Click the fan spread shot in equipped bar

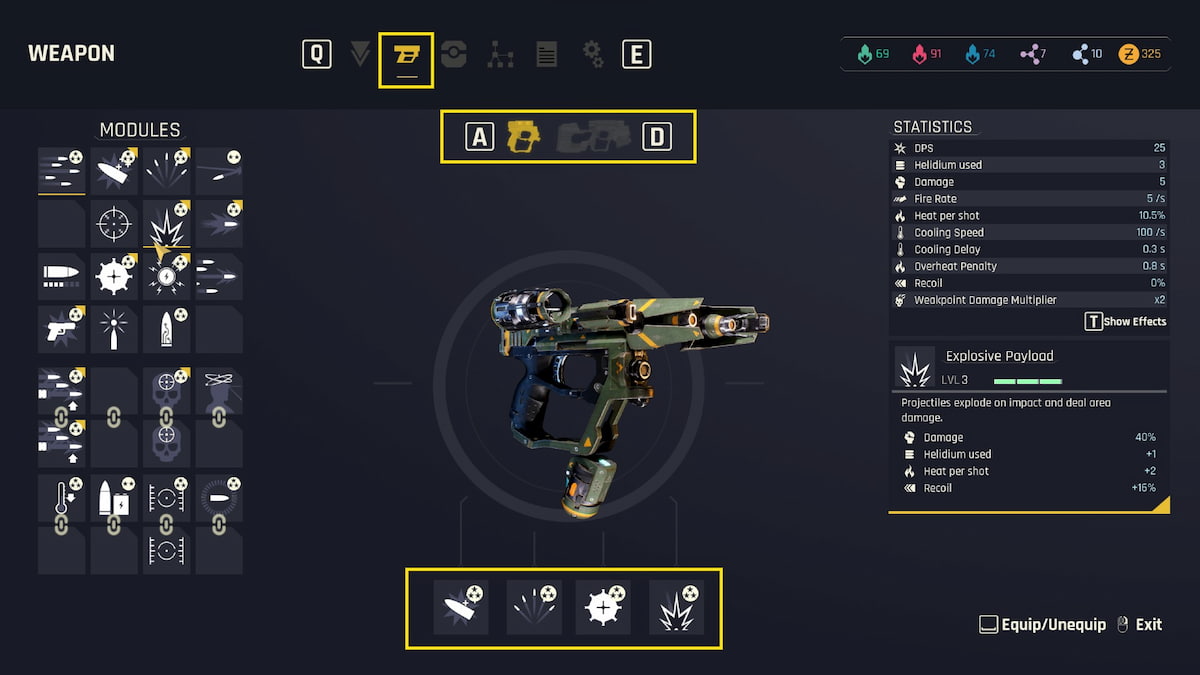tap(535, 607)
